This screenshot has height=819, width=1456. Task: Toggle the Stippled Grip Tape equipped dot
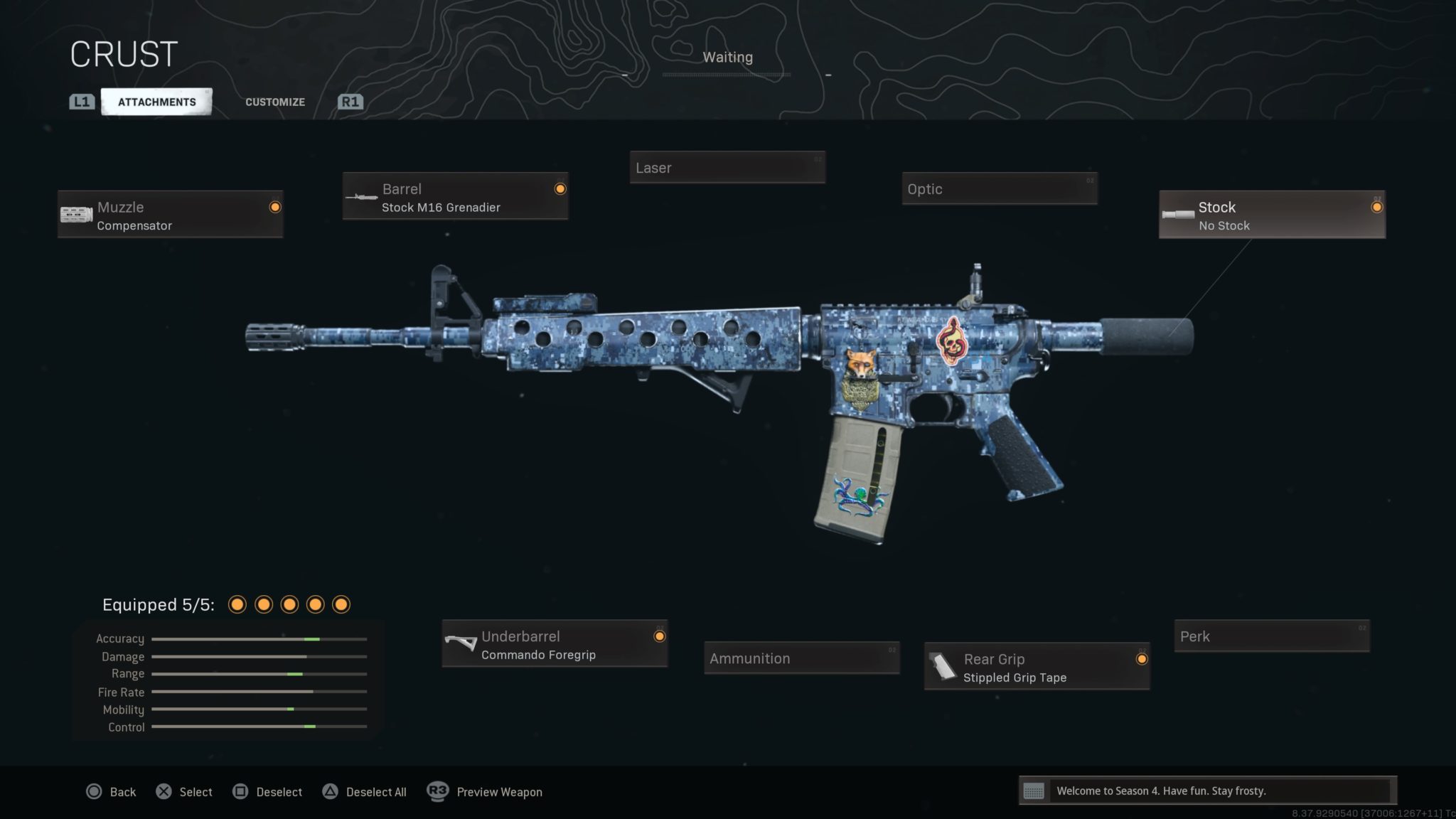coord(1142,659)
